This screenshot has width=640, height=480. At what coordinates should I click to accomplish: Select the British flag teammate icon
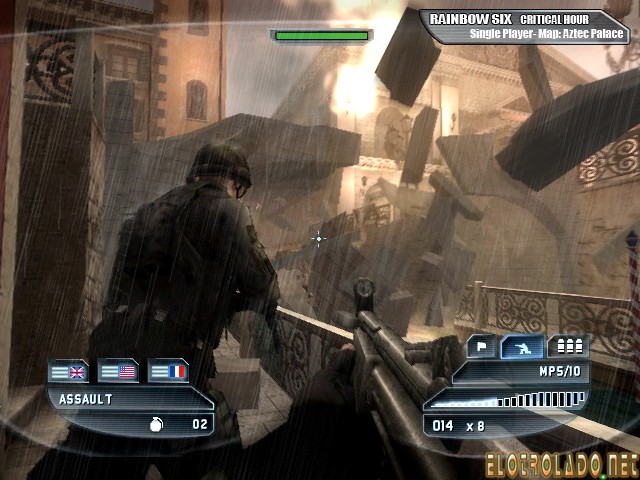(69, 372)
